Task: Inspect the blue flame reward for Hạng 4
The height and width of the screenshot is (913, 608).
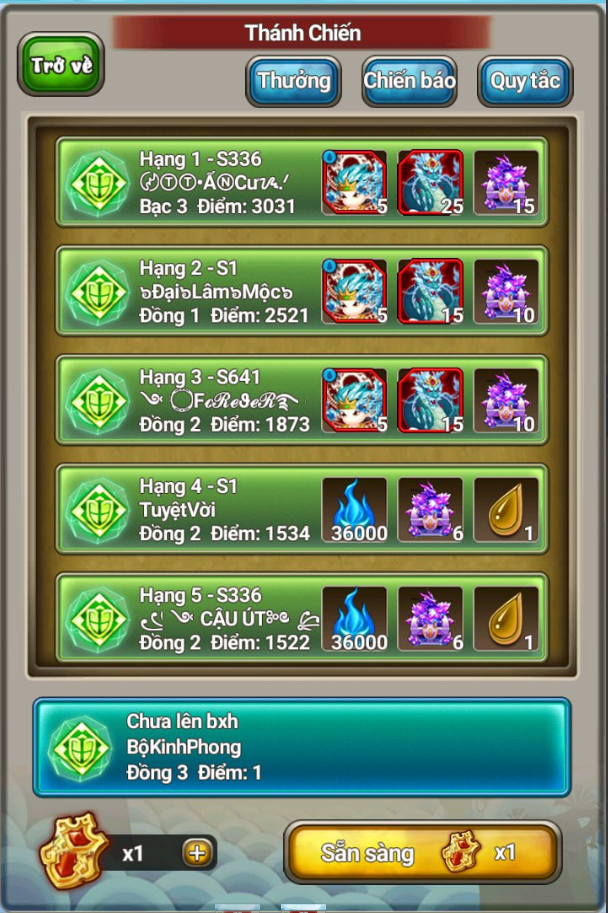Action: pos(354,510)
